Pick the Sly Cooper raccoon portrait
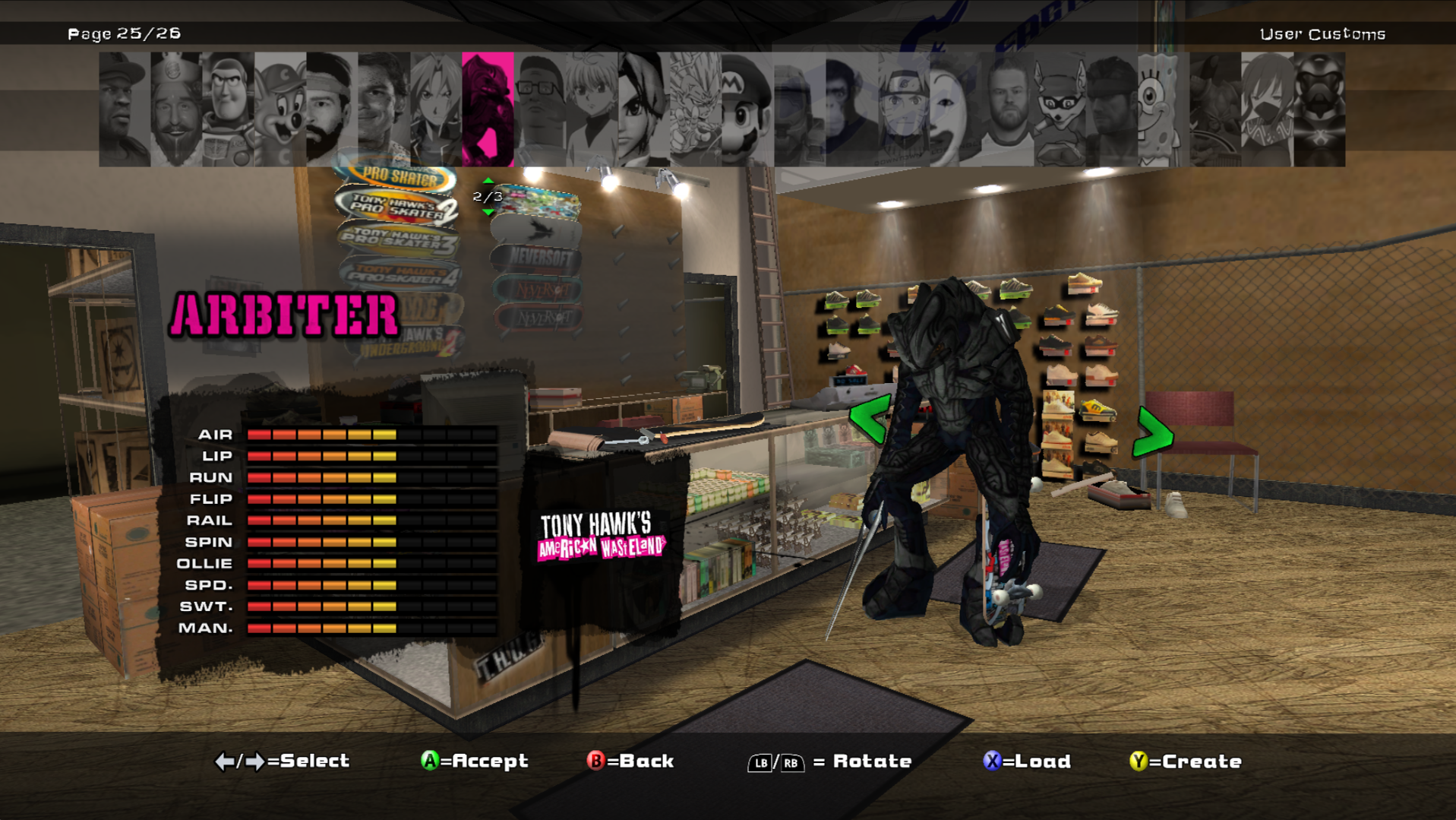The width and height of the screenshot is (1456, 820). point(1059,109)
